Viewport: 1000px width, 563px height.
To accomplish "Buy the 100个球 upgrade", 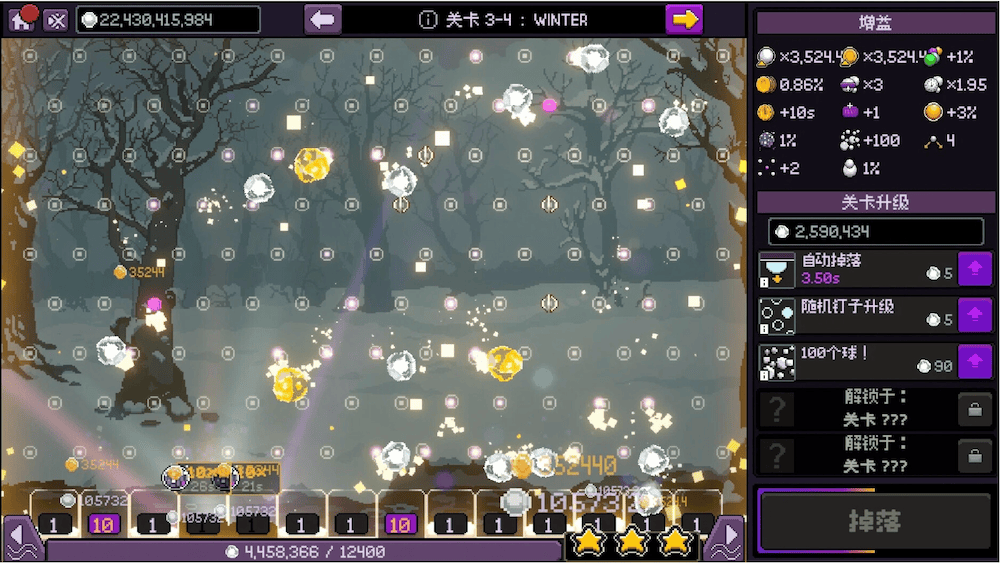I will click(974, 361).
